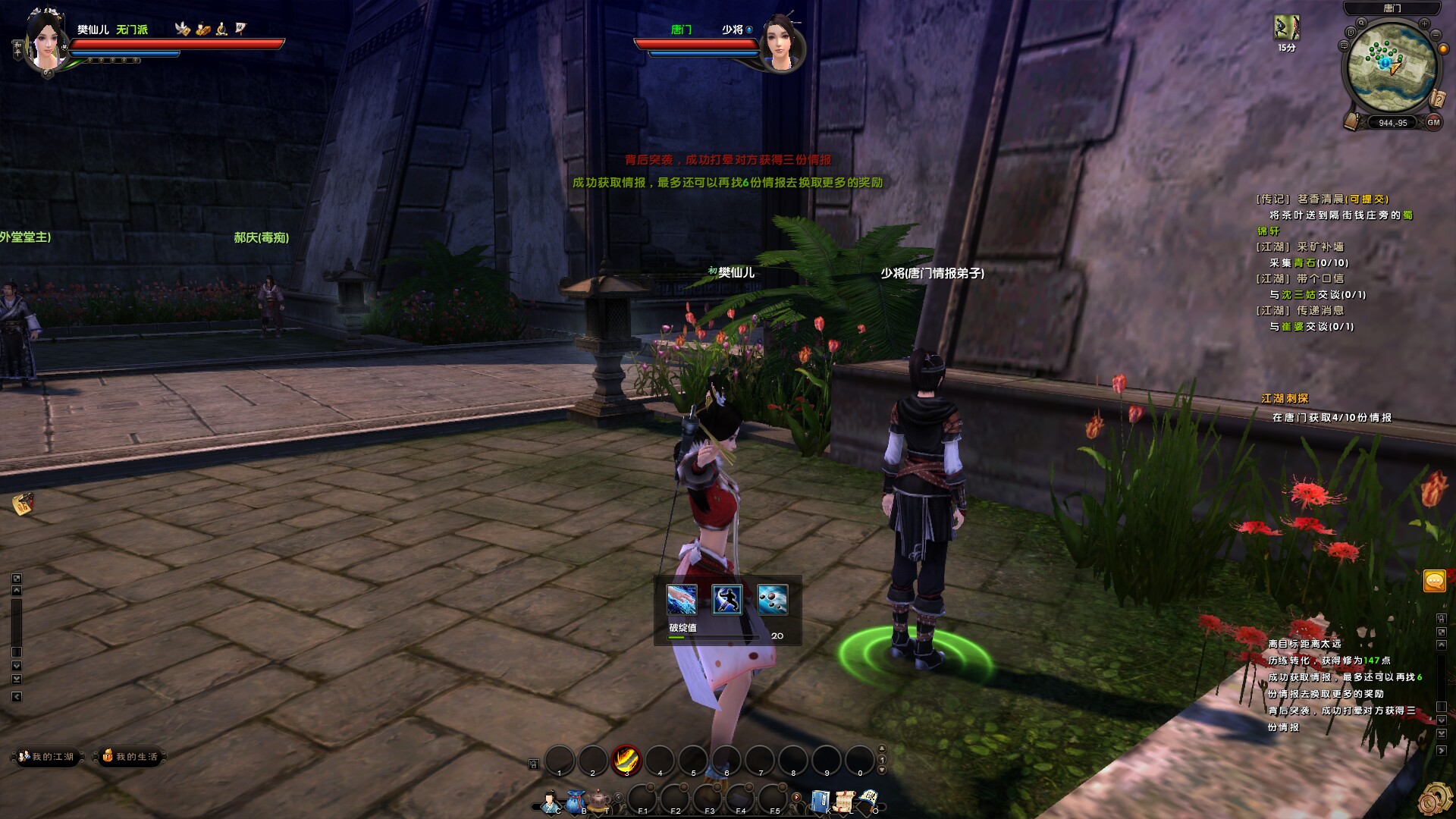
Task: Zoom in the minimap with the plus button
Action: (1424, 24)
